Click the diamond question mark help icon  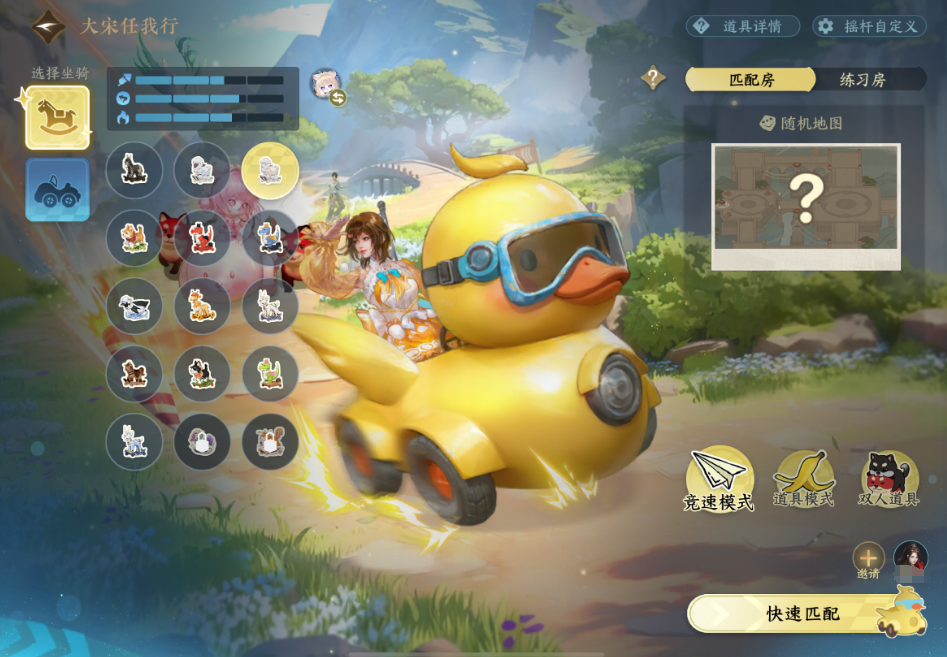(654, 78)
